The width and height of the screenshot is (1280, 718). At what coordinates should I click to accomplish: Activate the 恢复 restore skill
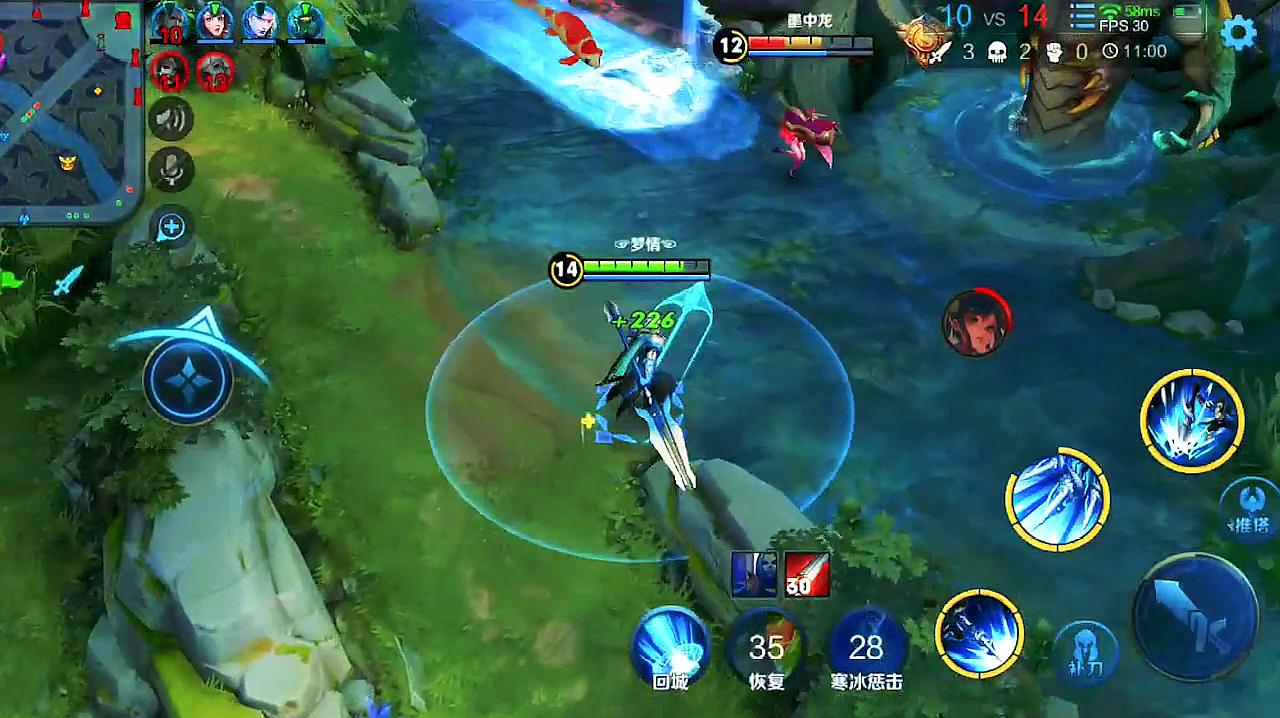pyautogui.click(x=766, y=647)
